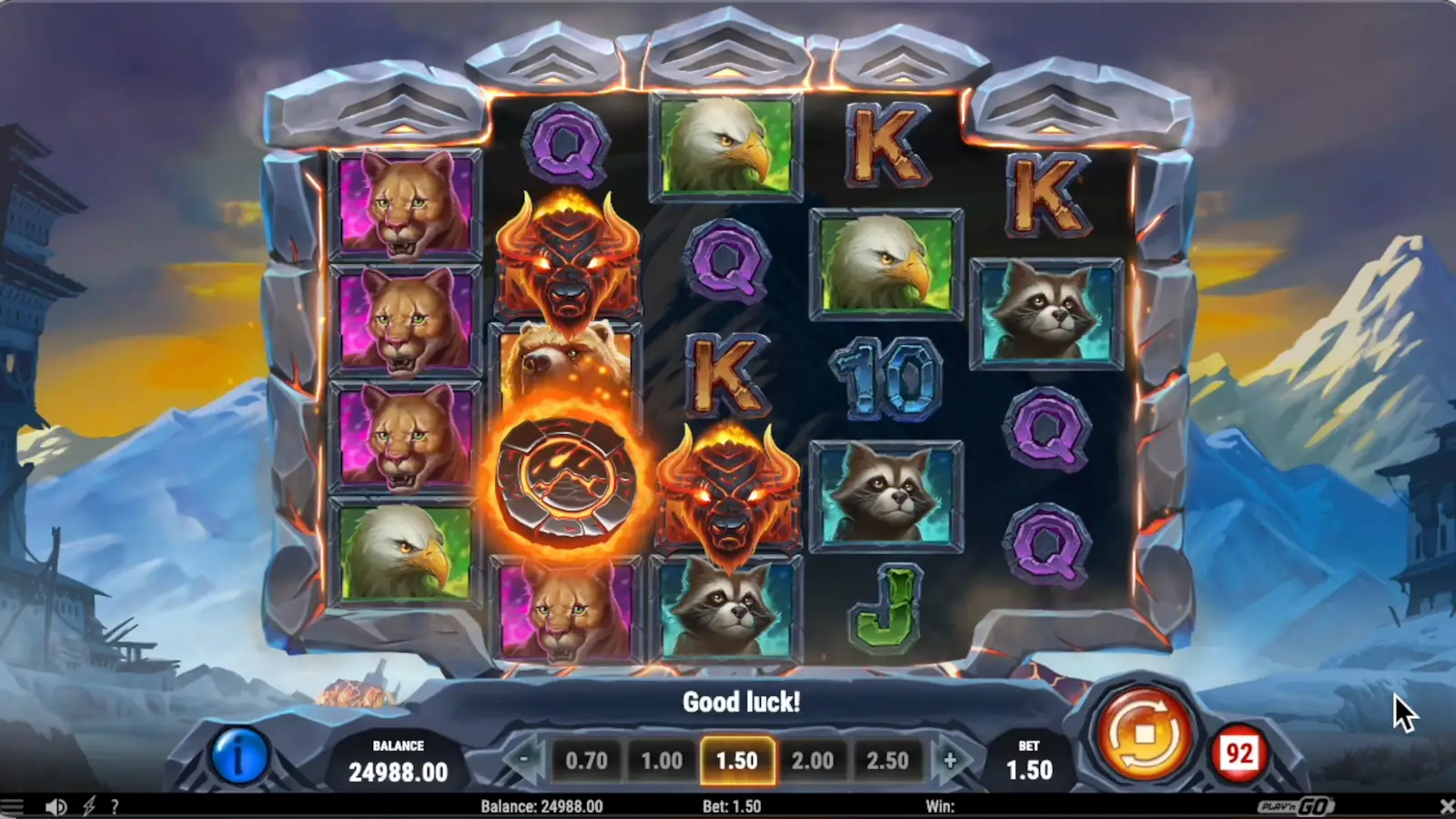Increase the bet with the plus icon
Screen dimensions: 1456x819
(950, 761)
